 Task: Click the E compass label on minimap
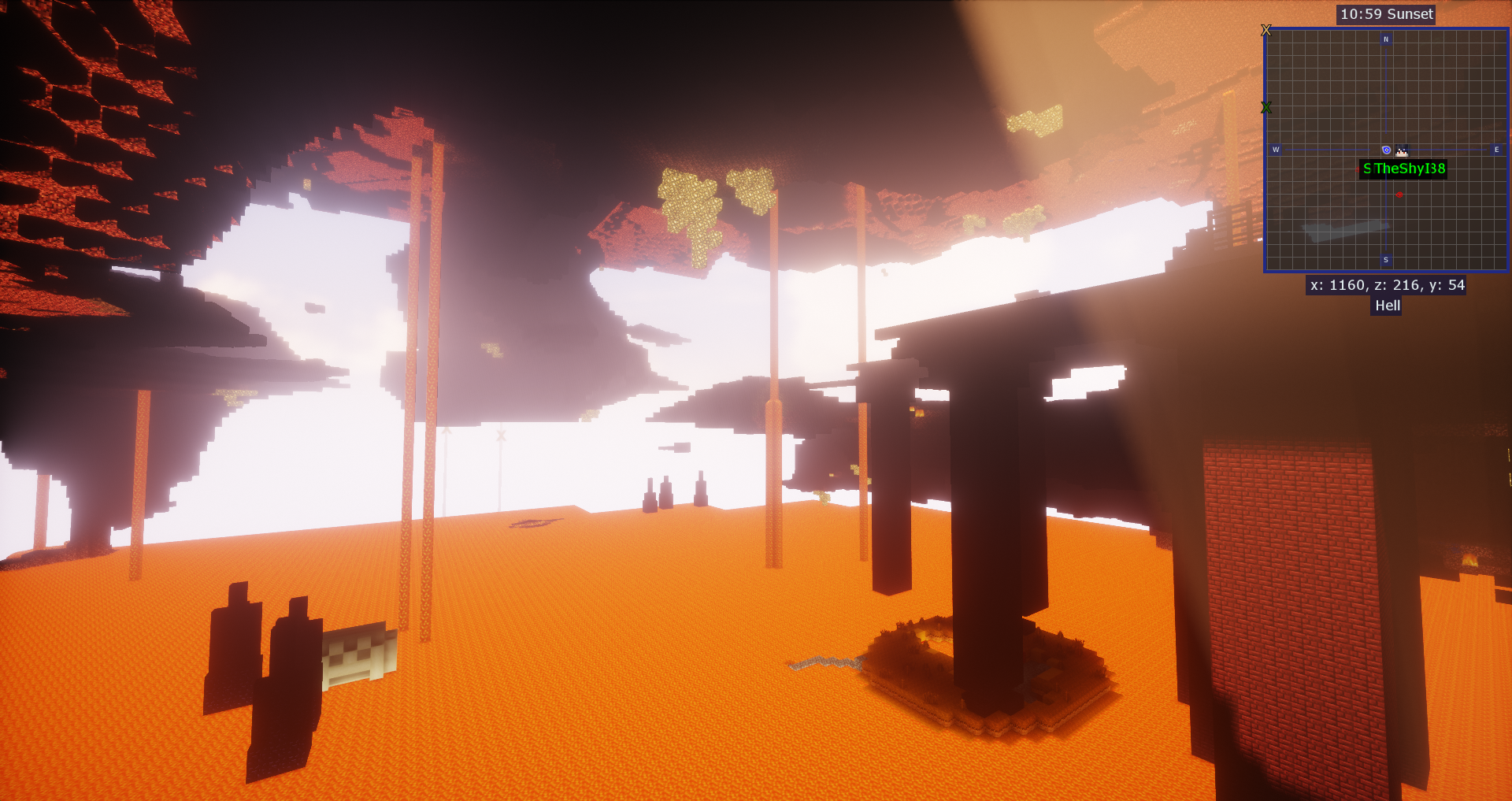[1496, 150]
